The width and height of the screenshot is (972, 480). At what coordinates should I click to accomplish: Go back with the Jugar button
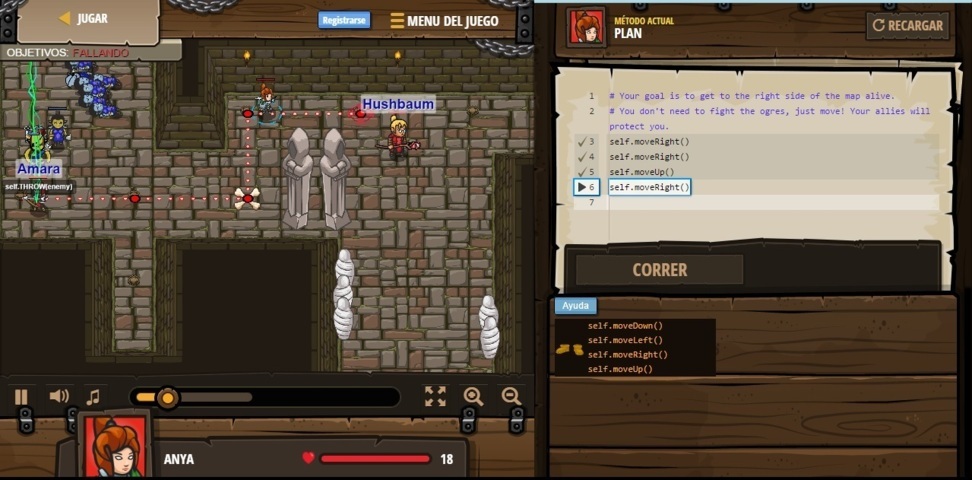pyautogui.click(x=84, y=19)
